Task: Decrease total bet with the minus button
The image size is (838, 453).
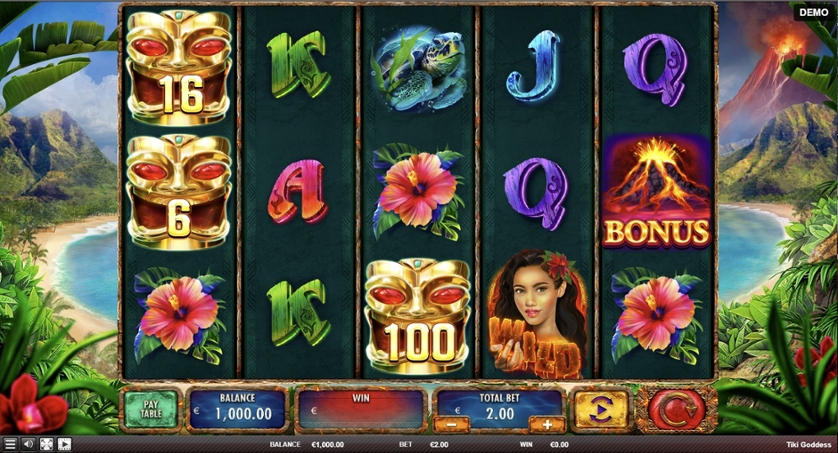Action: coord(452,424)
